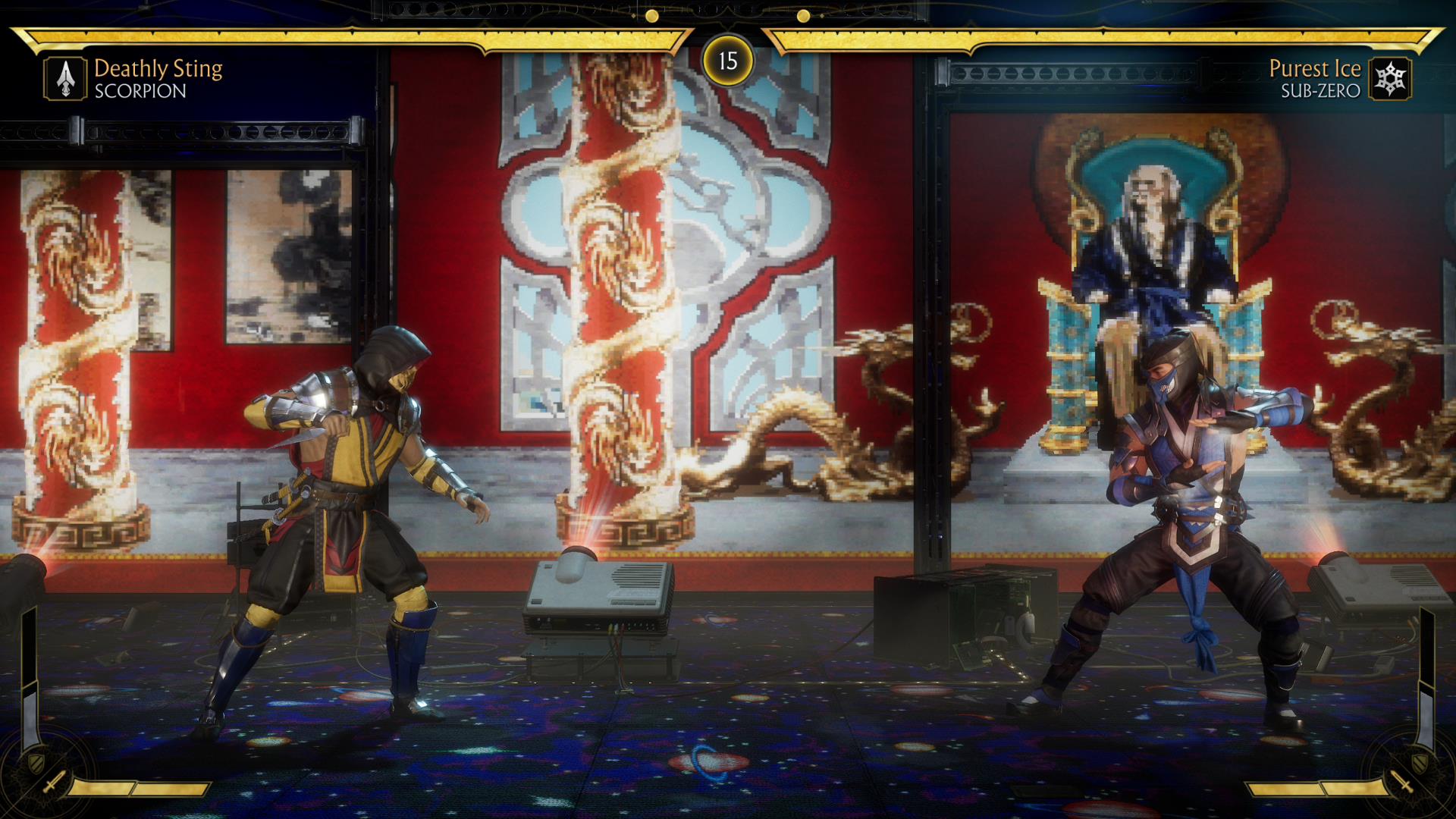The image size is (1456, 819).
Task: Select Scorpion's sword offensive meter icon
Action: 54,783
